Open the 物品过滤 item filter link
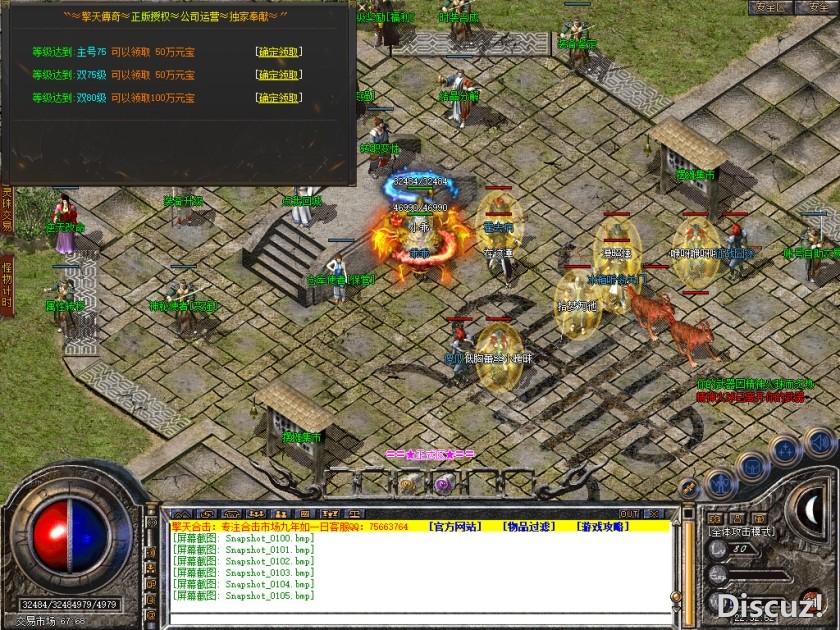This screenshot has width=840, height=630. [x=529, y=526]
